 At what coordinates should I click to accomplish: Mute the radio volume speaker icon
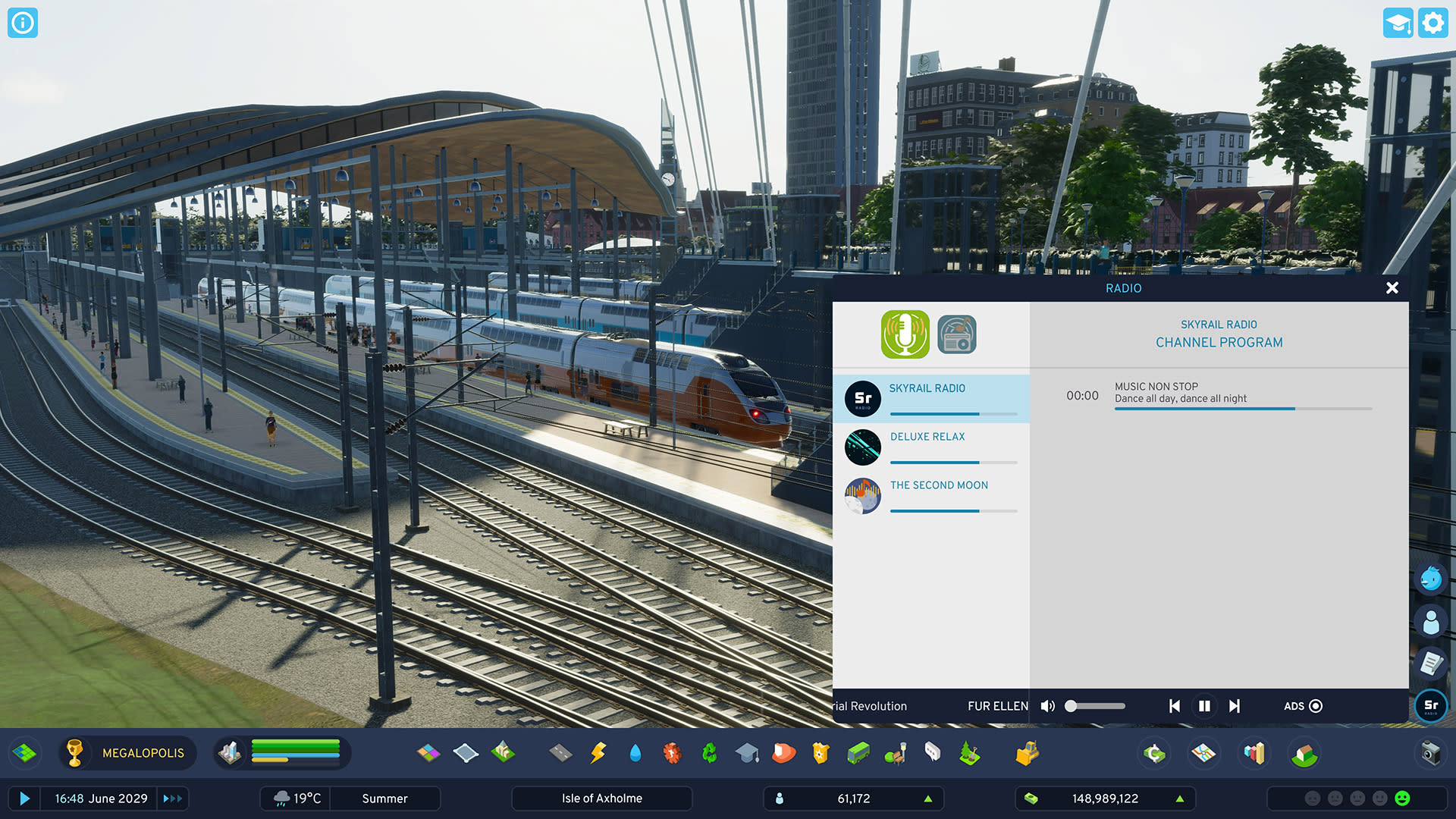point(1047,706)
